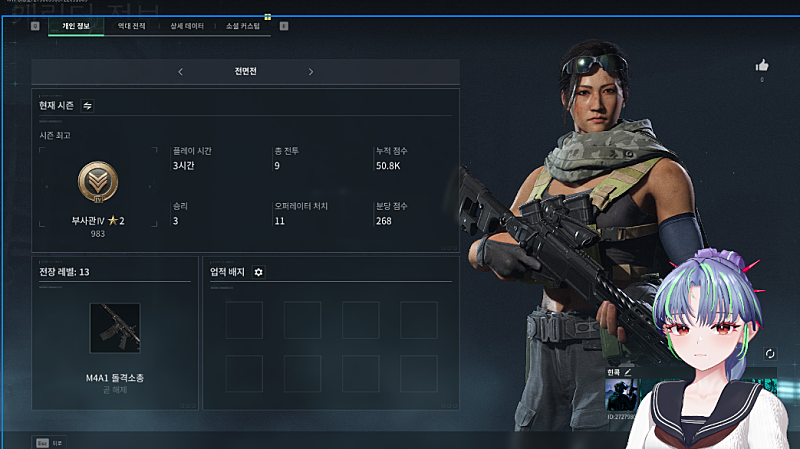Viewport: 800px width, 449px height.
Task: Switch to the 개인 정보 tab
Action: click(x=76, y=26)
